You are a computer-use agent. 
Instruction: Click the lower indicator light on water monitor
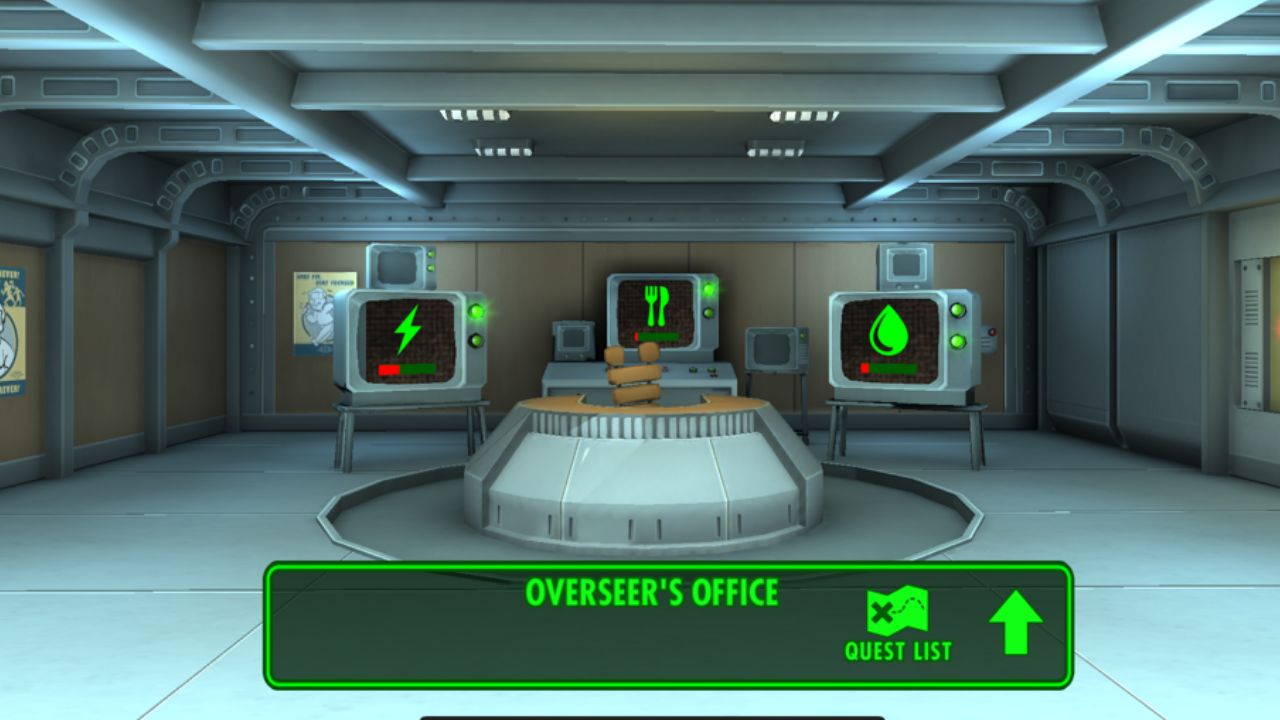pyautogui.click(x=958, y=339)
